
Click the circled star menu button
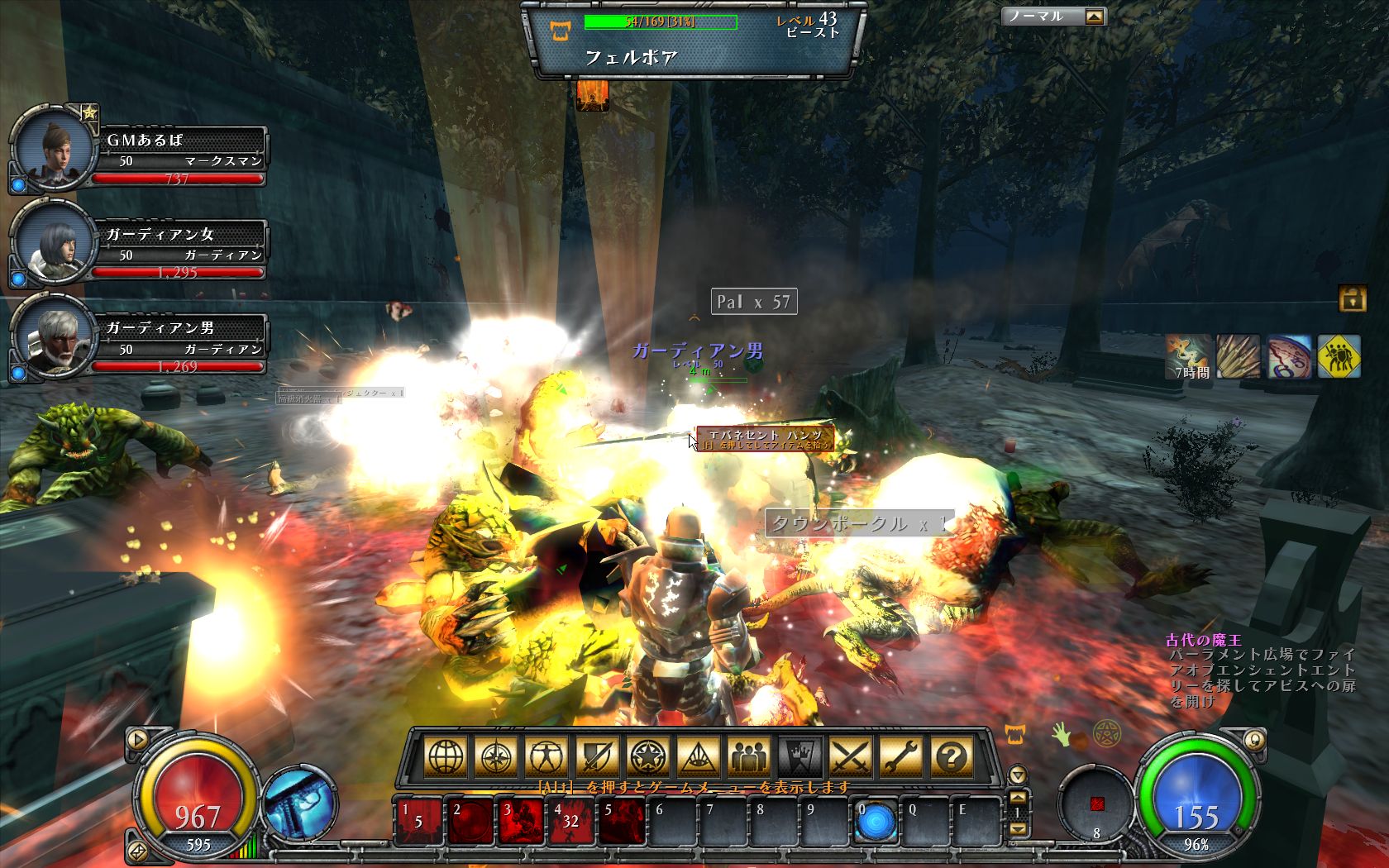pos(648,756)
